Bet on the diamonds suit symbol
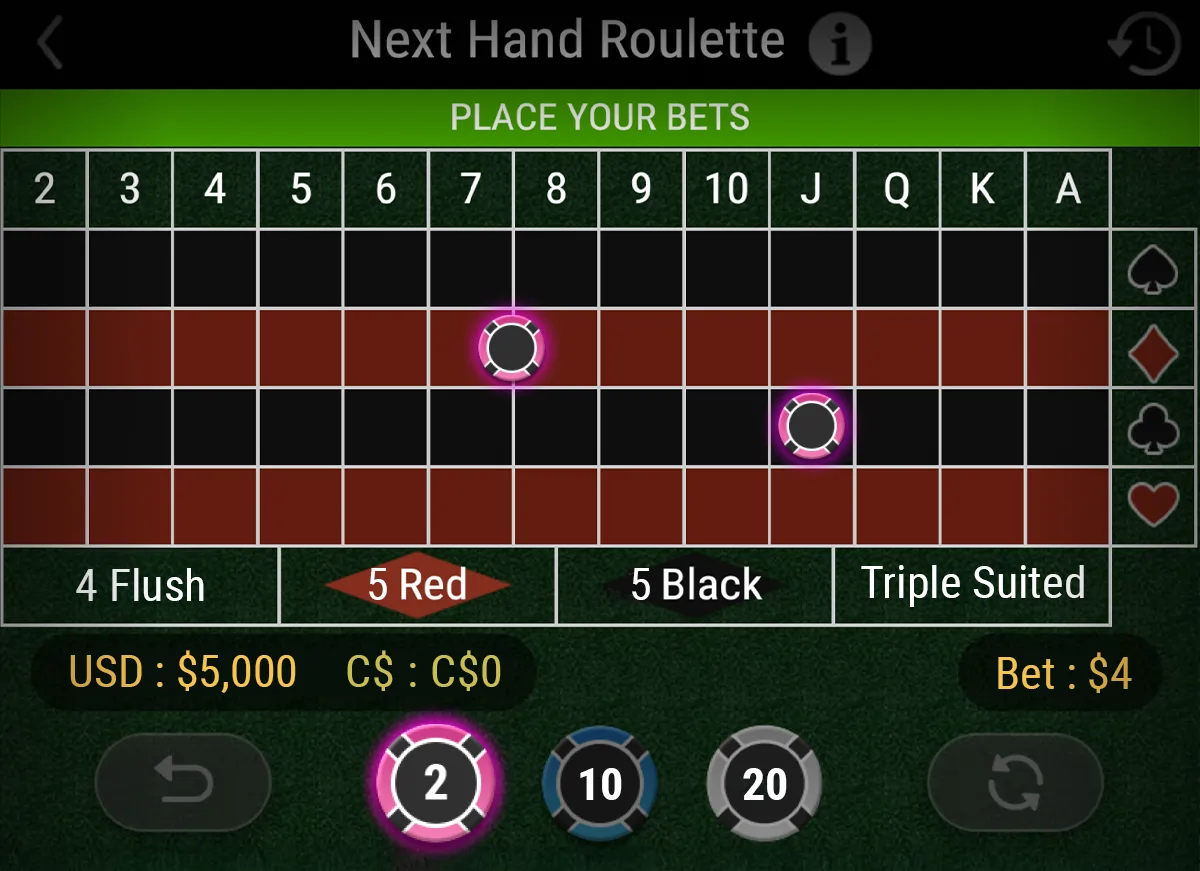Screen dimensions: 1200x871 [1153, 350]
